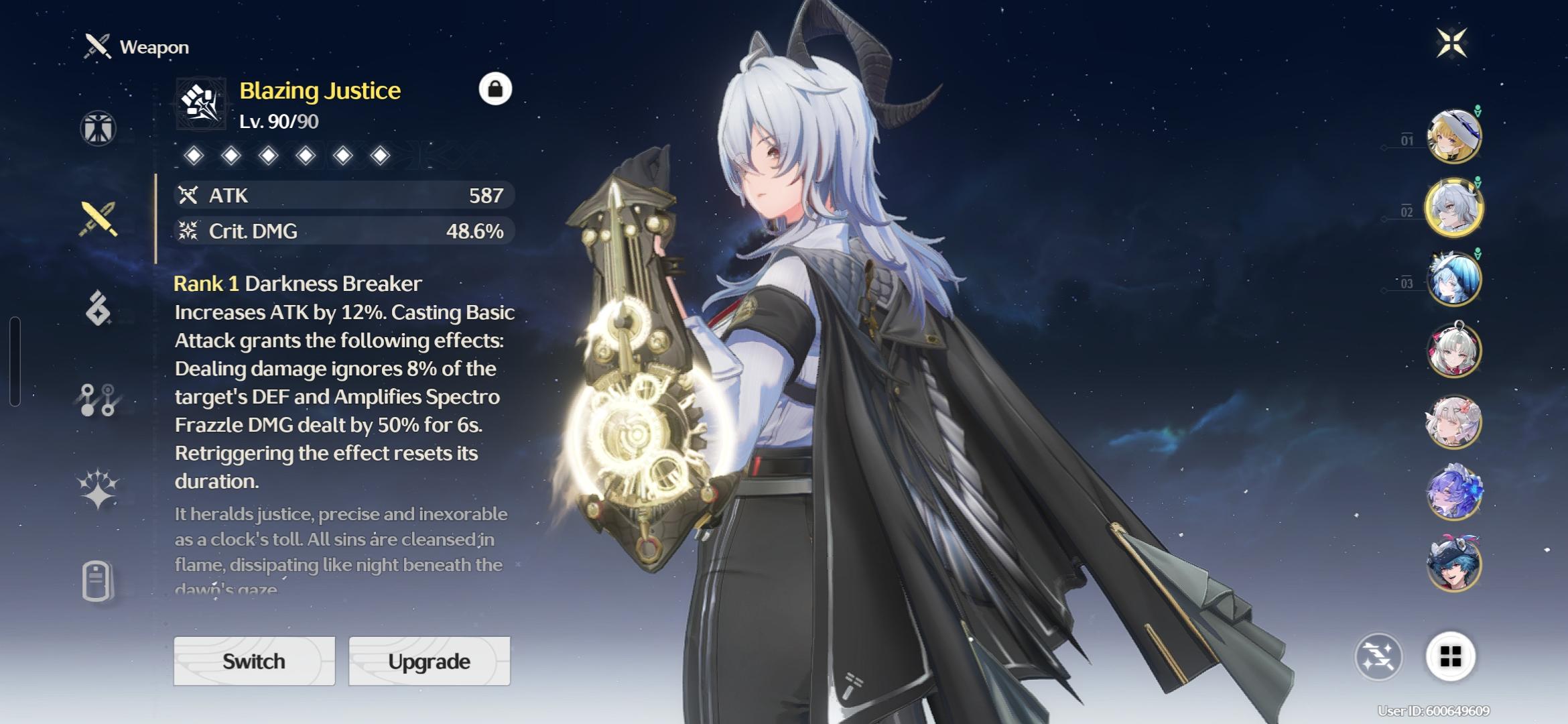This screenshot has width=1568, height=724.
Task: Click the round swap-arrows button
Action: click(1378, 657)
